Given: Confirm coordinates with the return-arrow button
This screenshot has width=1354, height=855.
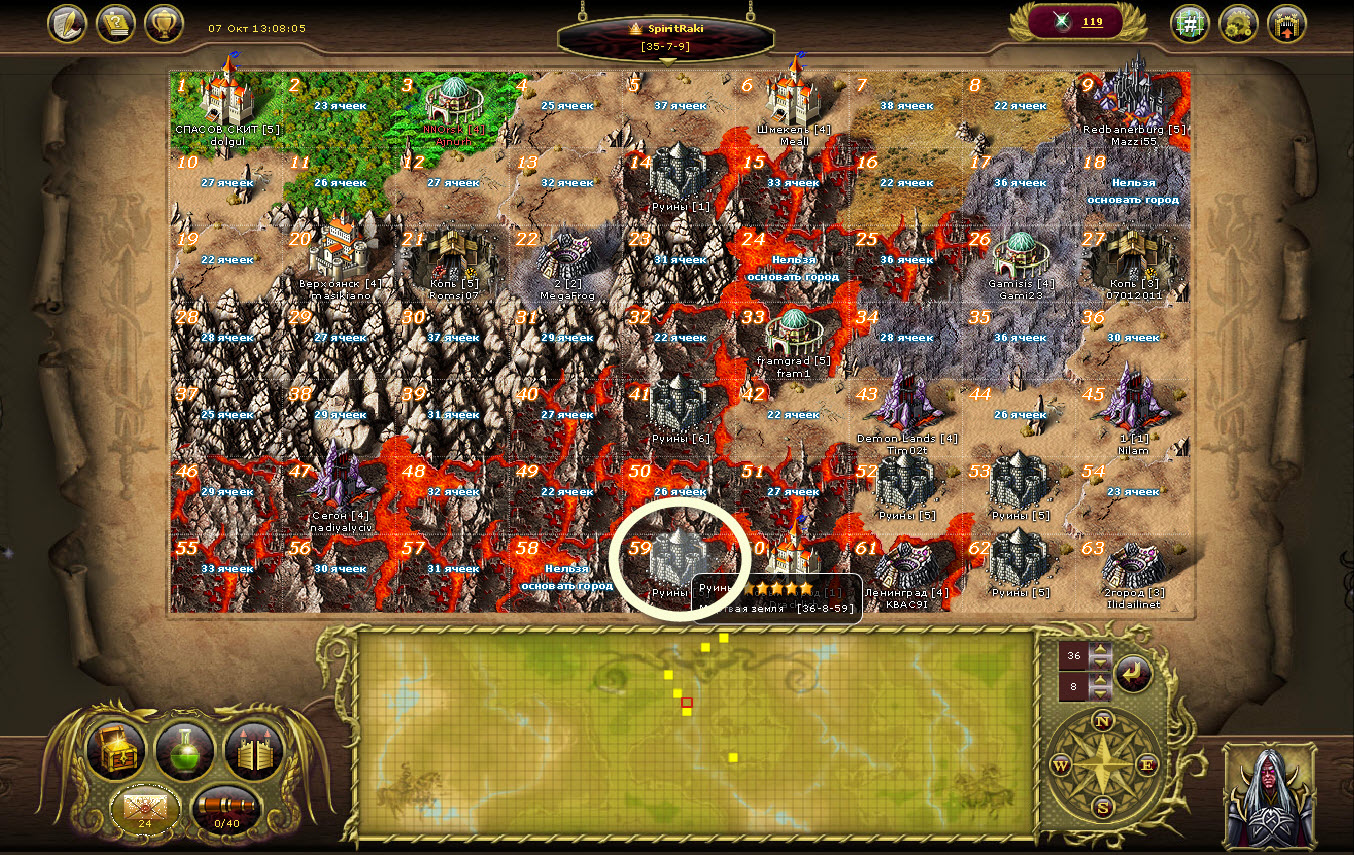Looking at the screenshot, I should pos(1133,673).
